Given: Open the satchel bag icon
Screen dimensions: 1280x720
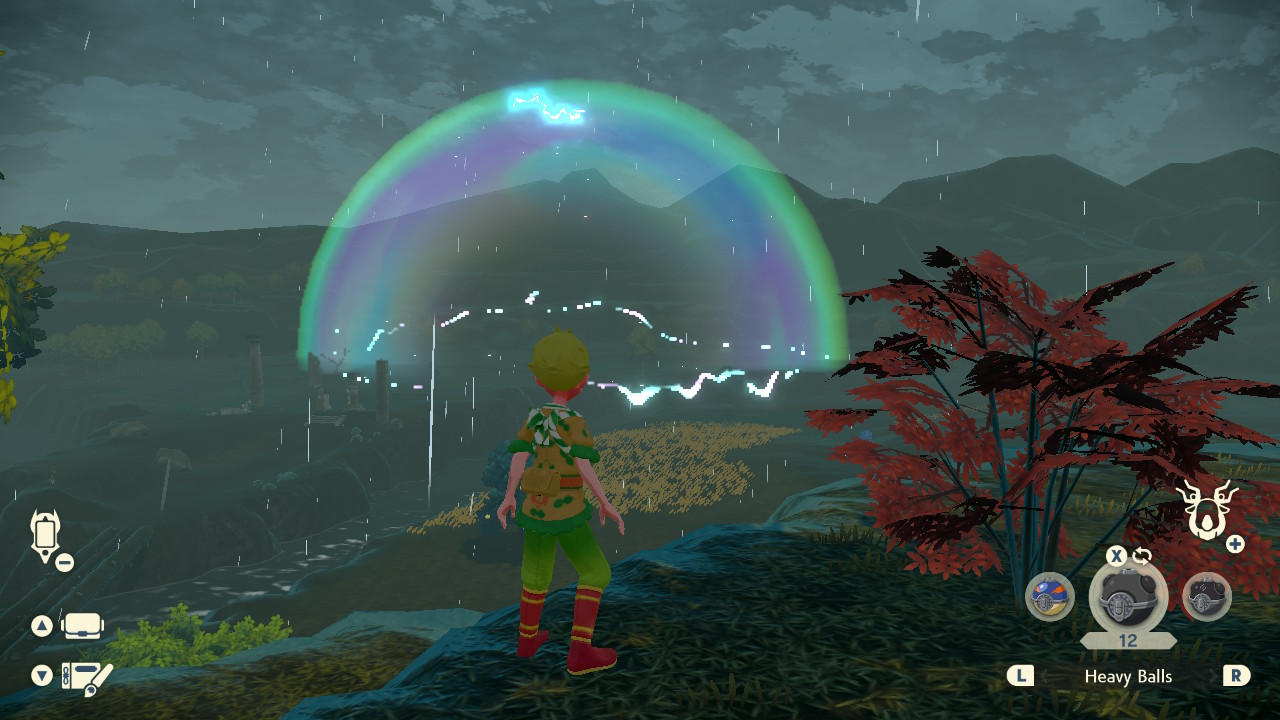Looking at the screenshot, I should tap(83, 626).
